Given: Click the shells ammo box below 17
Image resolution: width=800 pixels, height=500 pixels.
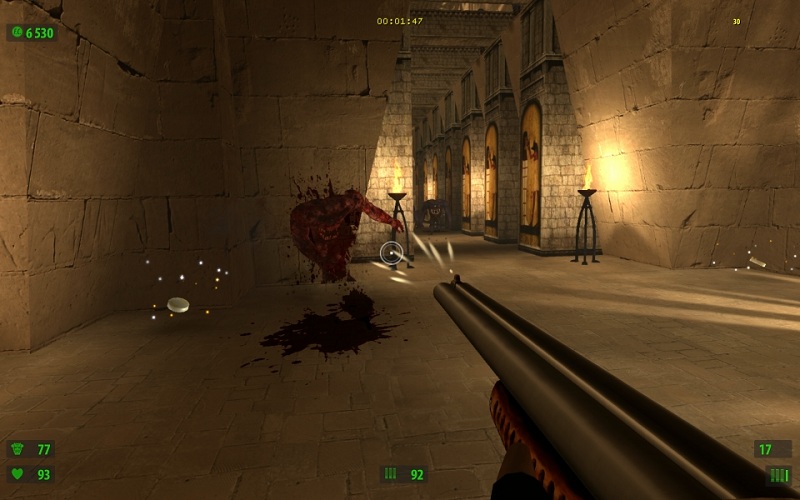Looking at the screenshot, I should 778,475.
